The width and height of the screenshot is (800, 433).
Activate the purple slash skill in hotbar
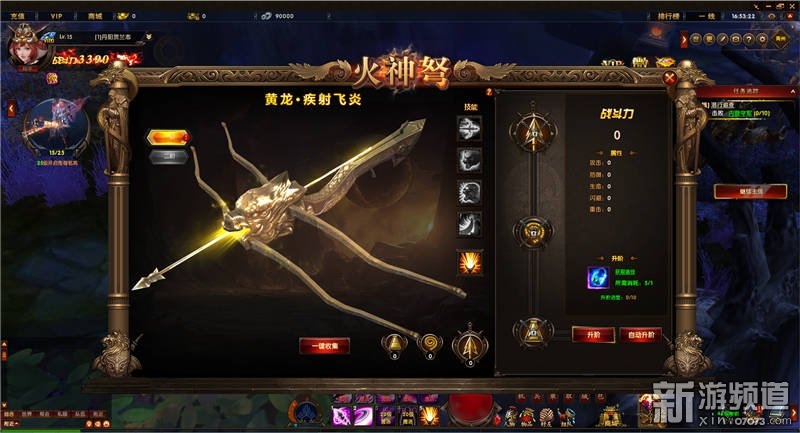point(345,415)
